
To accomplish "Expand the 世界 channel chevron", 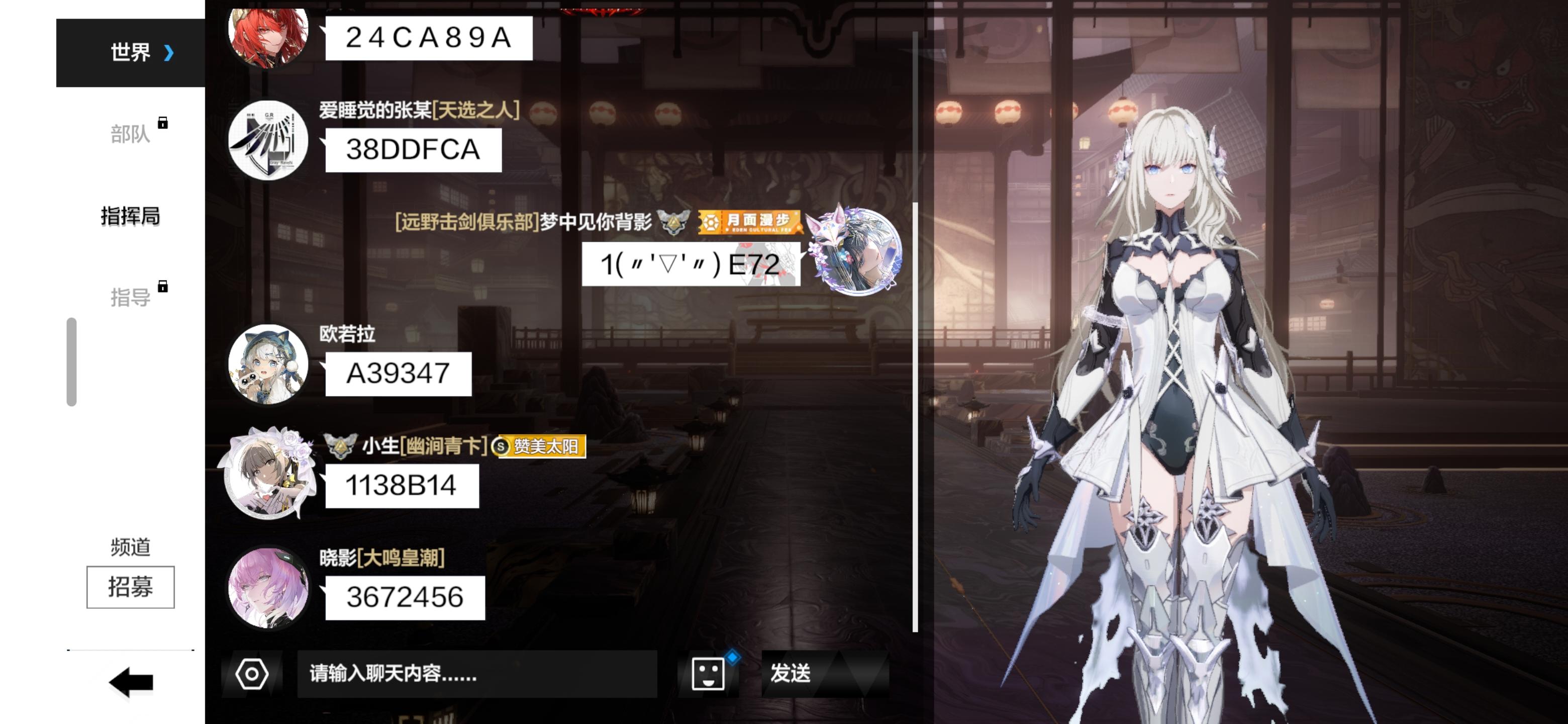I will pyautogui.click(x=168, y=52).
